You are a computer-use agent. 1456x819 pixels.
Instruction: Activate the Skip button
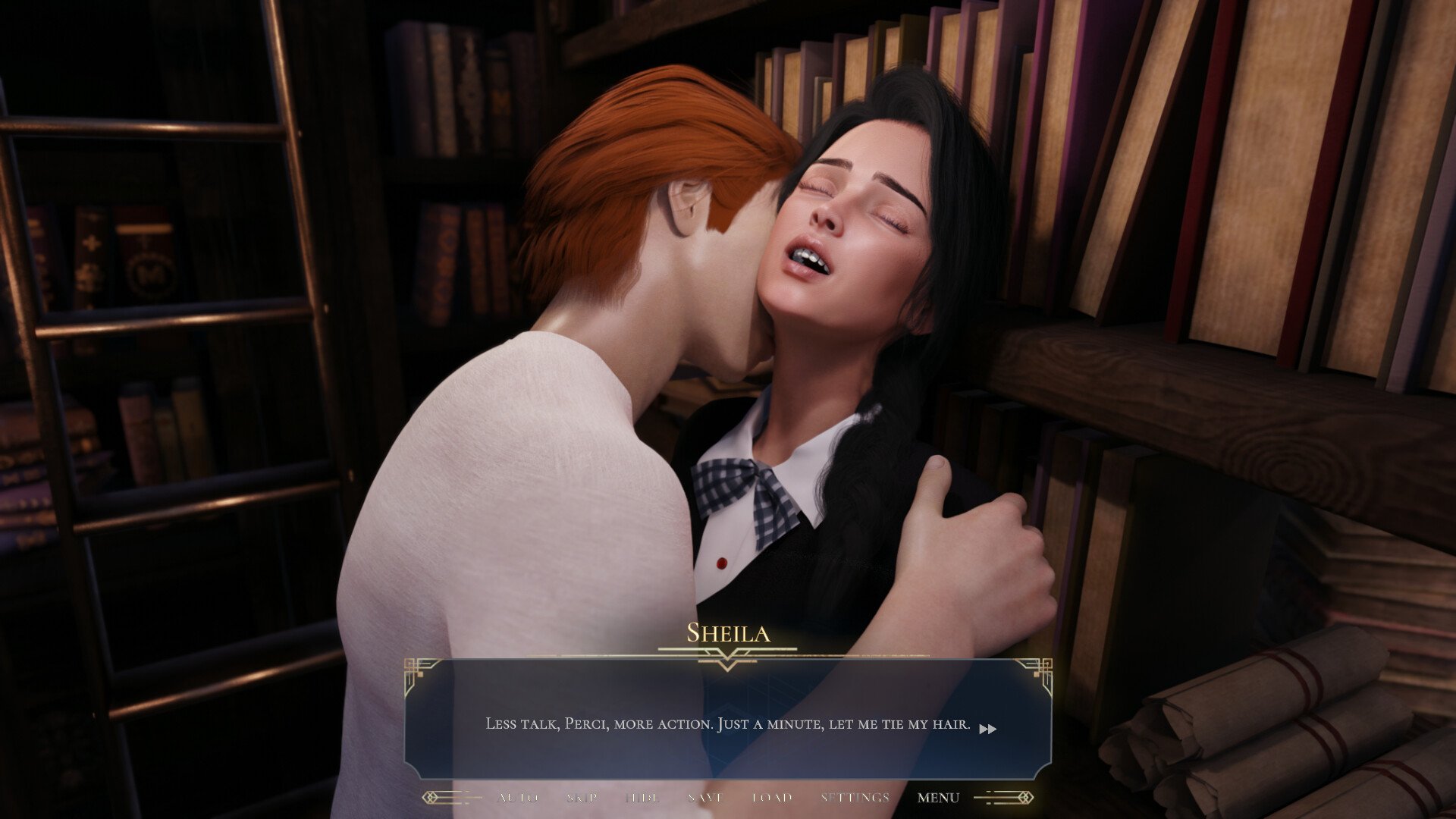tap(582, 798)
